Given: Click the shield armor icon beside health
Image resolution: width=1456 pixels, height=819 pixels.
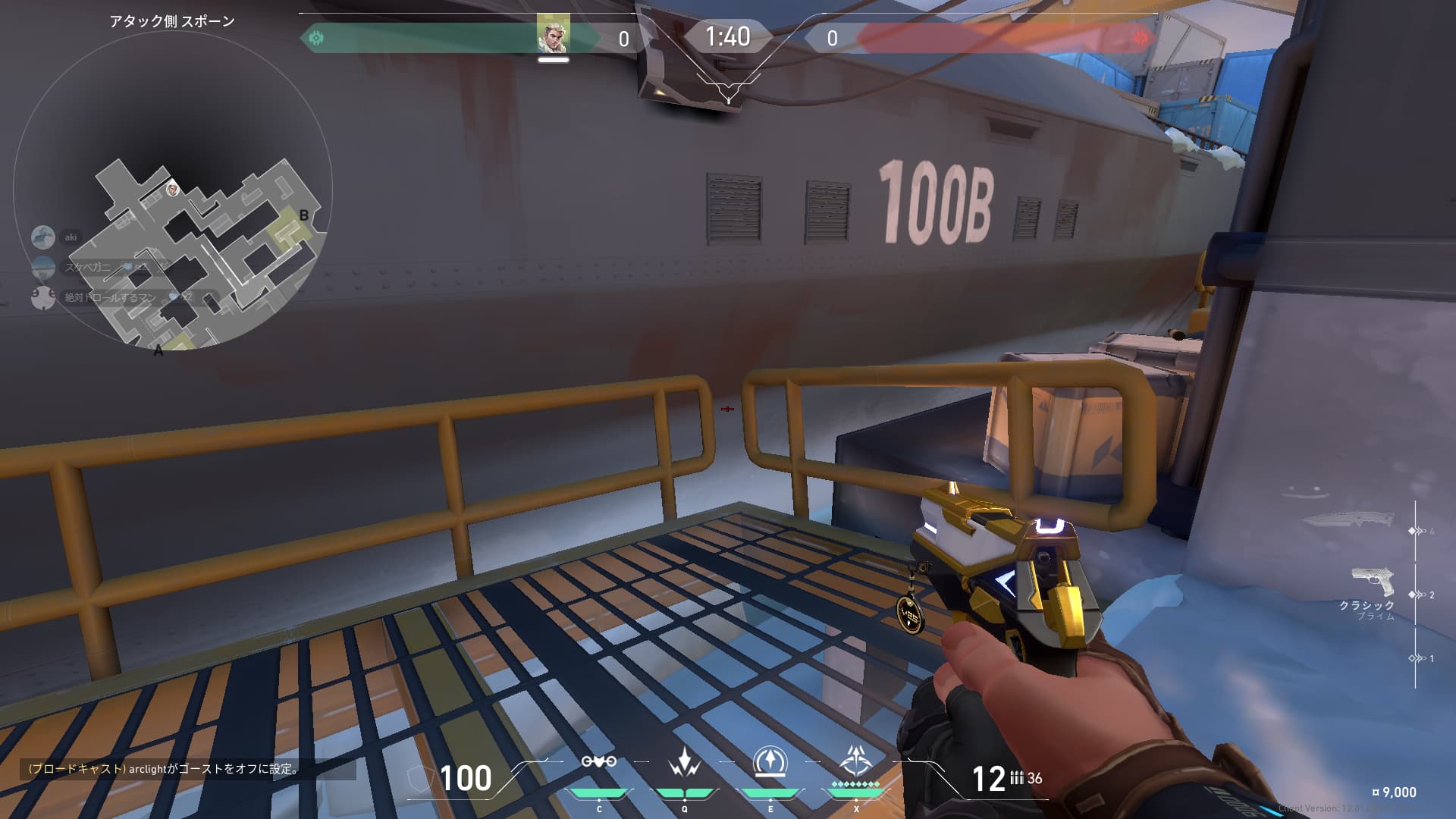Looking at the screenshot, I should (419, 779).
